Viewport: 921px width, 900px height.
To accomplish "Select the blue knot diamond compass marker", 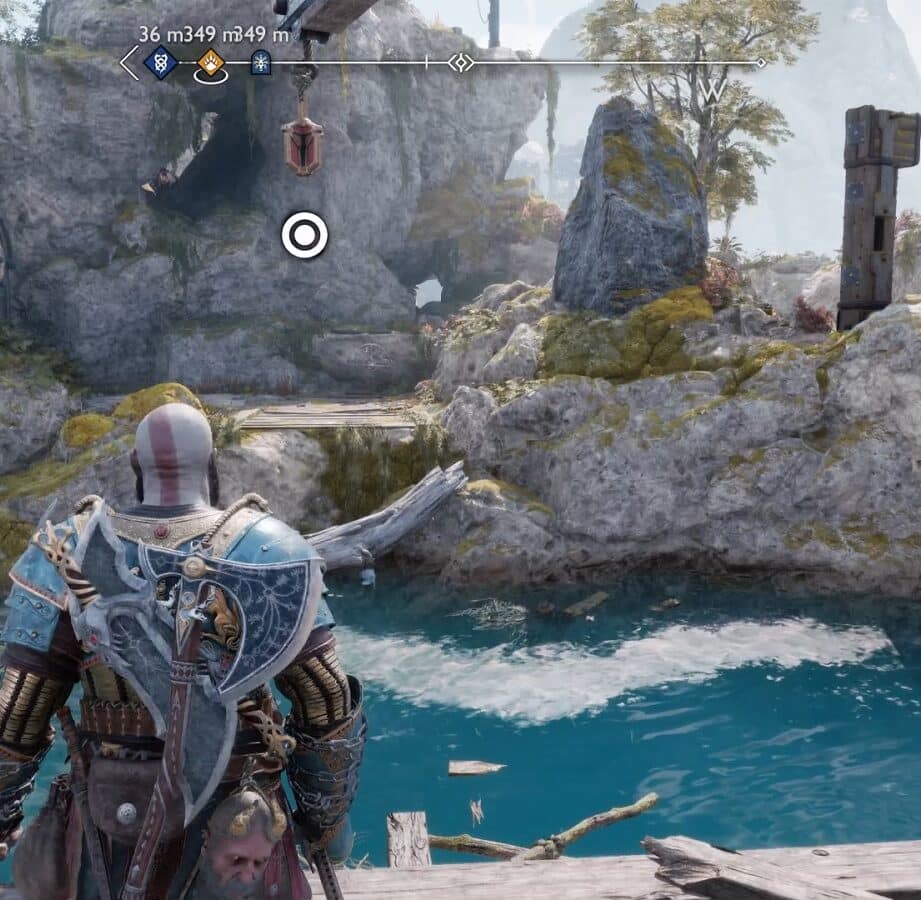I will [160, 63].
